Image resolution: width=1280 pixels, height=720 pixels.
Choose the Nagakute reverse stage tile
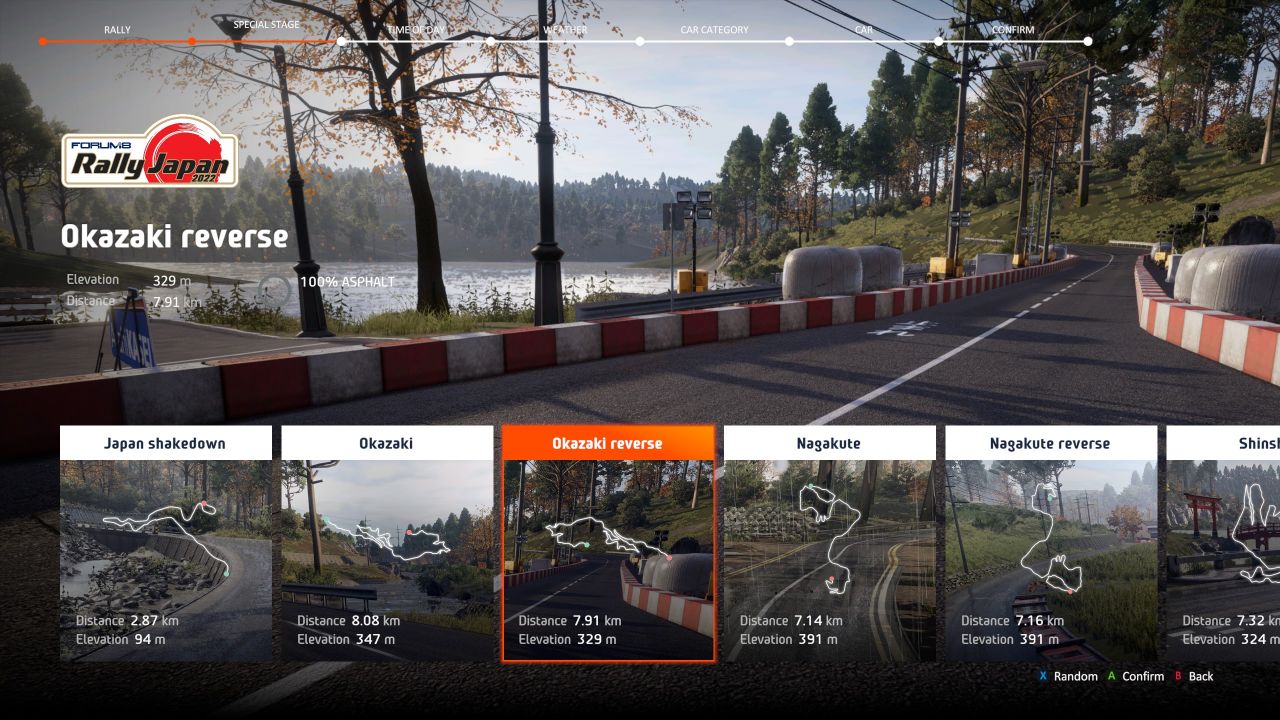1050,543
